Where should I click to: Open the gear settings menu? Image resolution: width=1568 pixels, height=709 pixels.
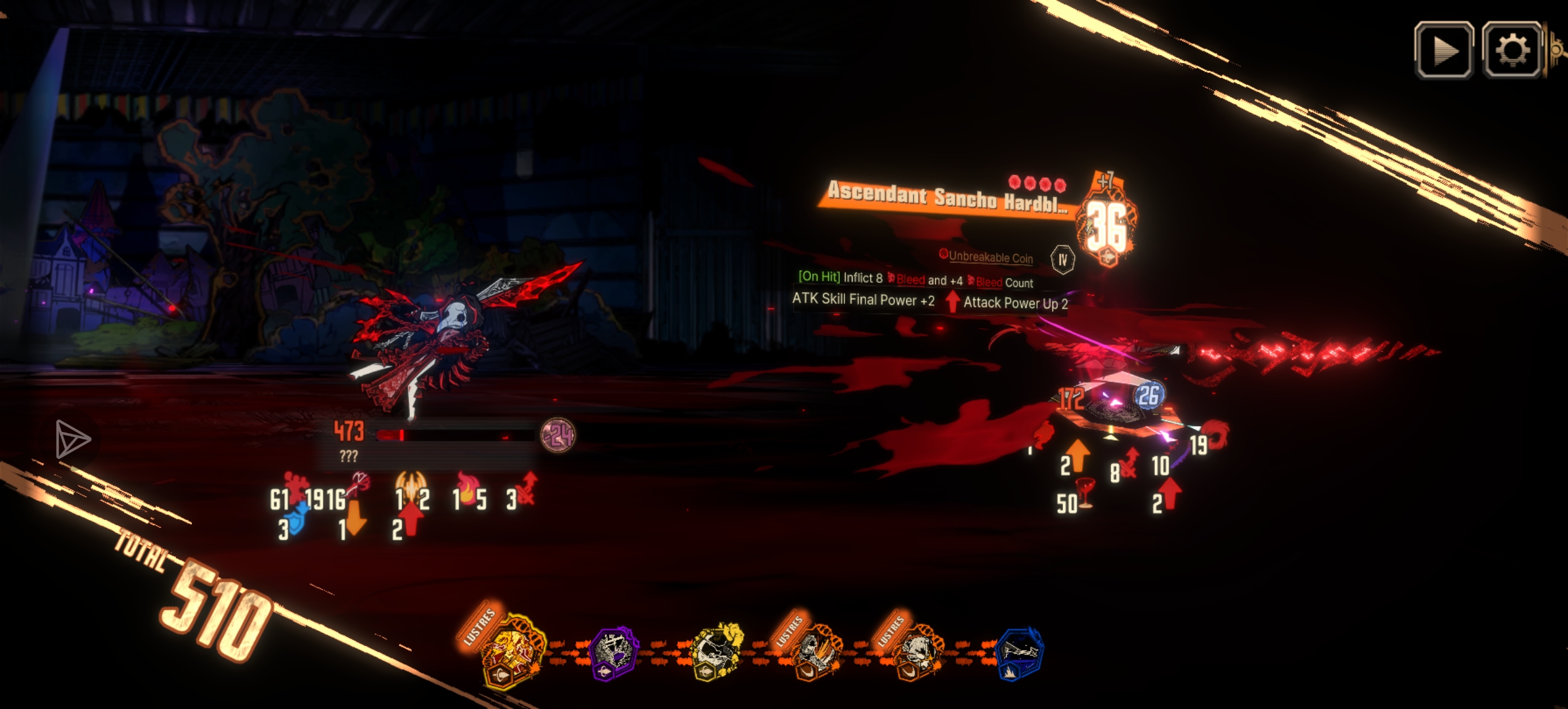click(1512, 51)
